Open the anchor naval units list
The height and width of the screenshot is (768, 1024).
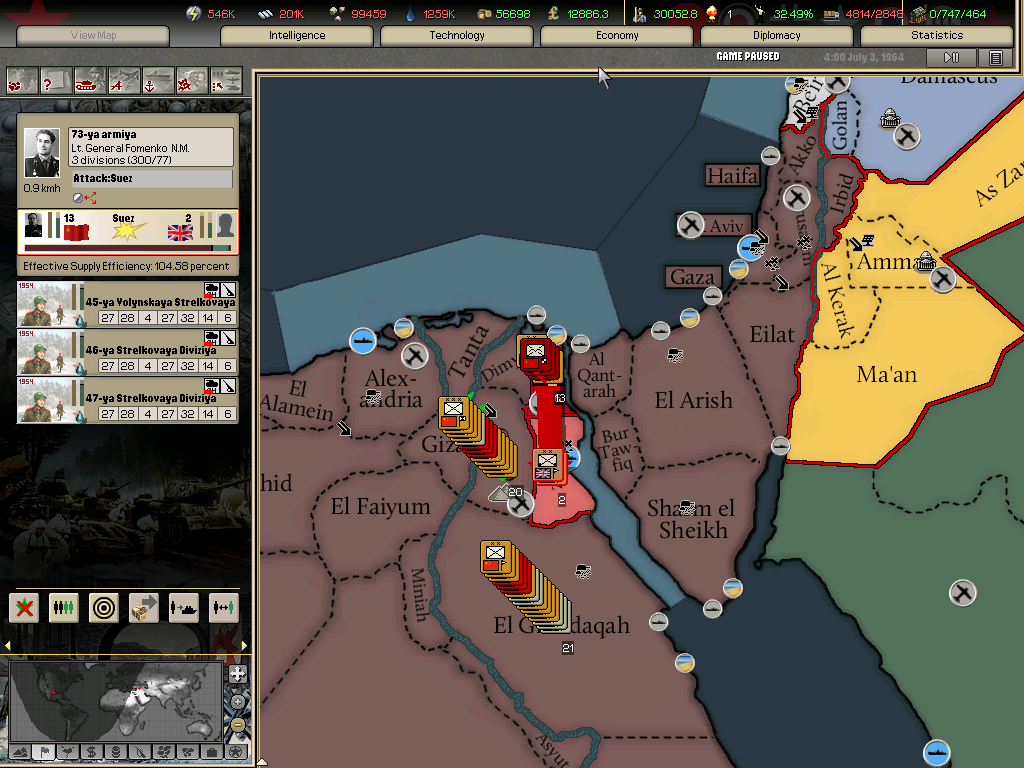click(158, 80)
